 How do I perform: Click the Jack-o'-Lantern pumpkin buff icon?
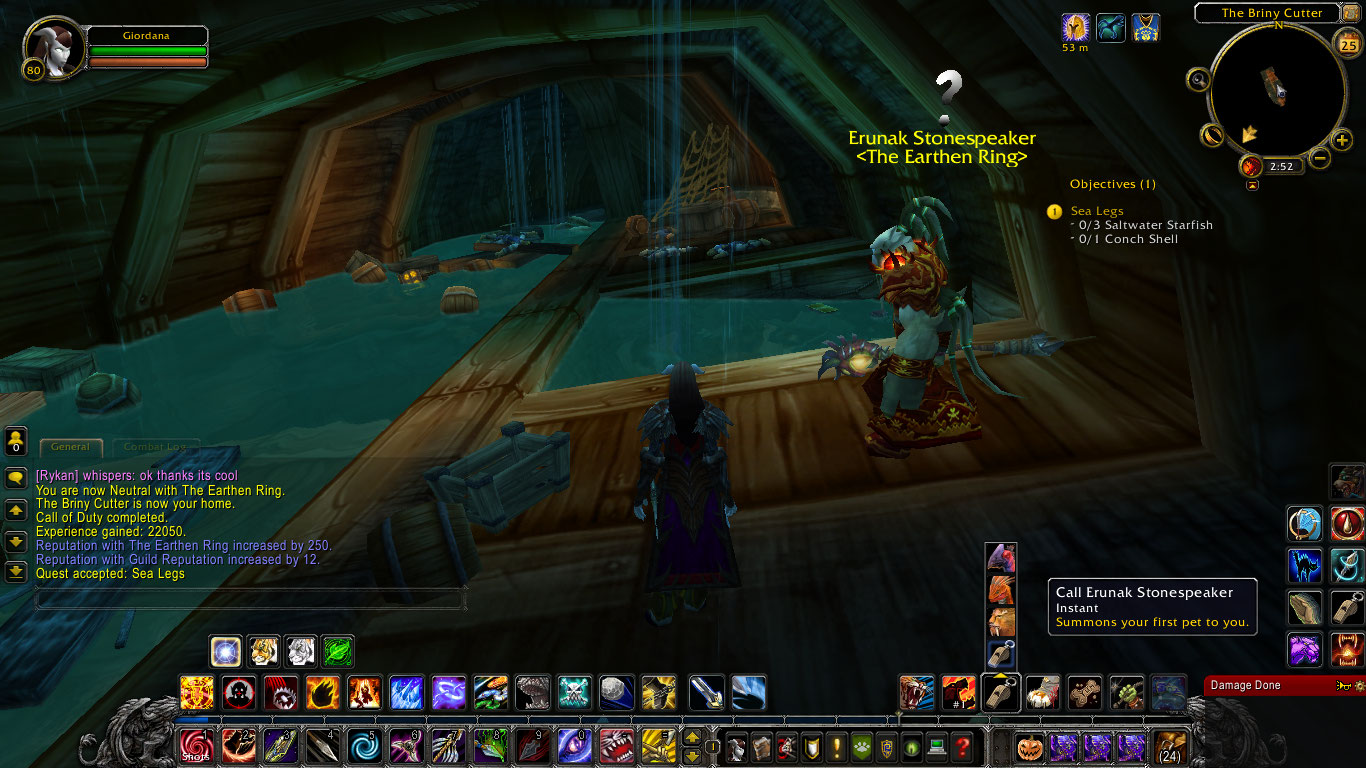(1031, 748)
